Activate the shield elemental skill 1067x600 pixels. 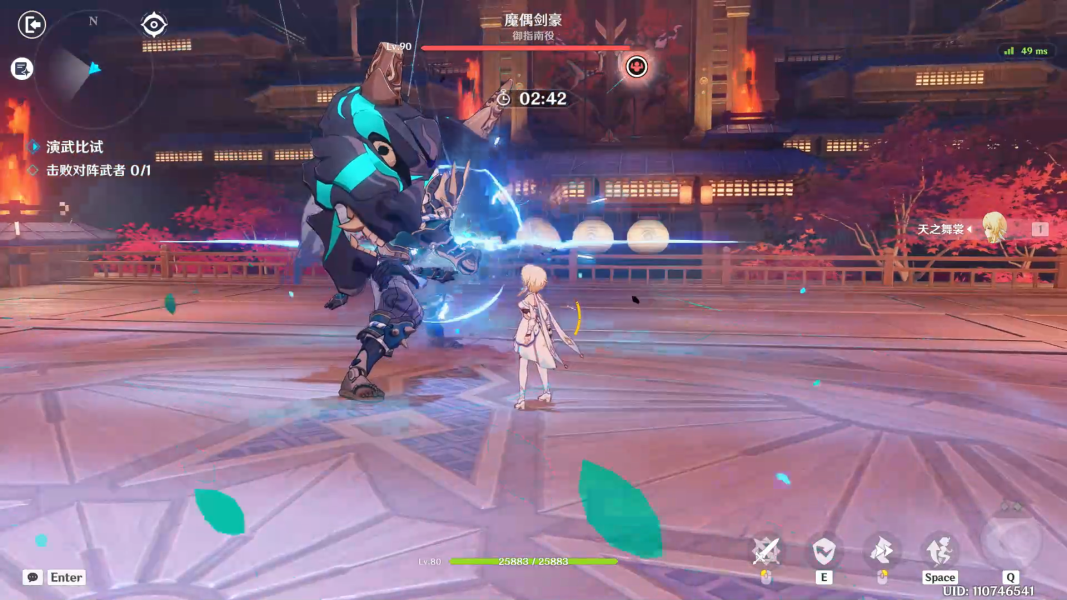click(824, 550)
